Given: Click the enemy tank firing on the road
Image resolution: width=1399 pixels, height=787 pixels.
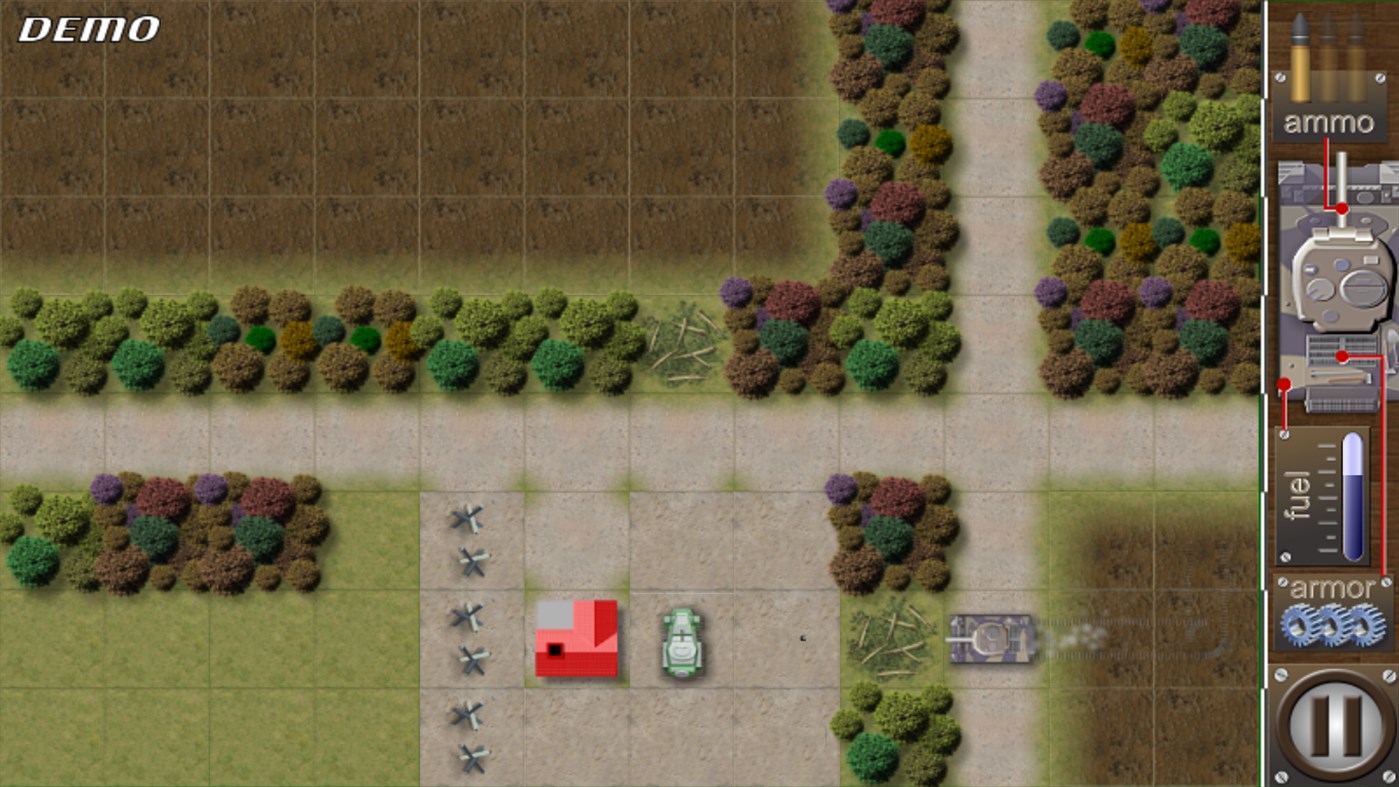Looking at the screenshot, I should point(990,637).
